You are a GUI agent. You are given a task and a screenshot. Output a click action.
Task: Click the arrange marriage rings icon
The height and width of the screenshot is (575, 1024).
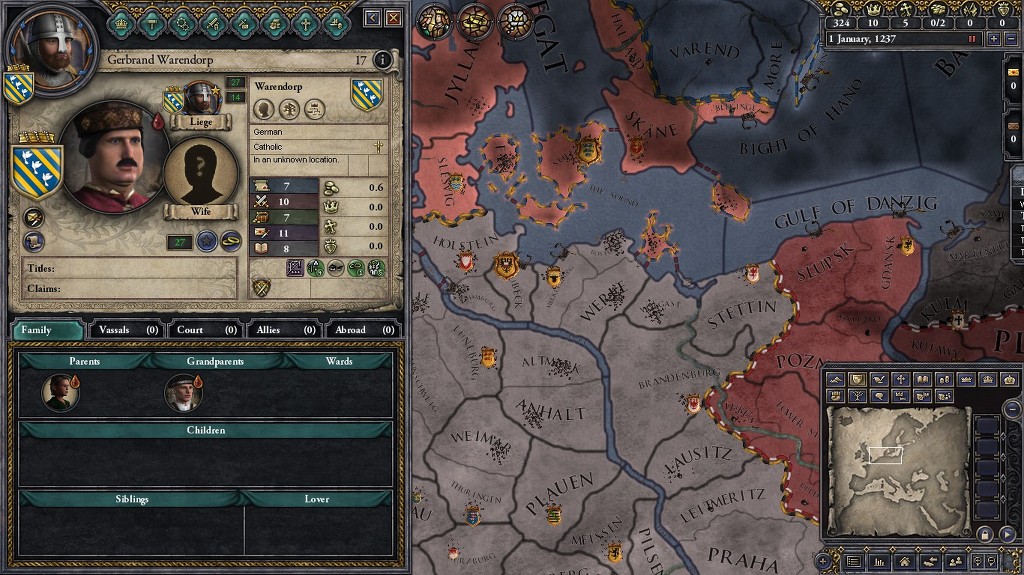click(x=230, y=240)
